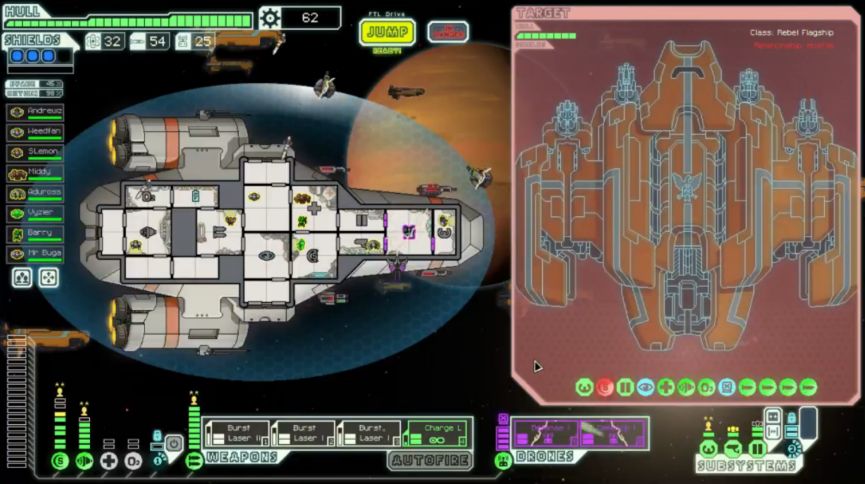Power the medbay system icon
Viewport: 865px width, 484px height.
click(x=109, y=461)
